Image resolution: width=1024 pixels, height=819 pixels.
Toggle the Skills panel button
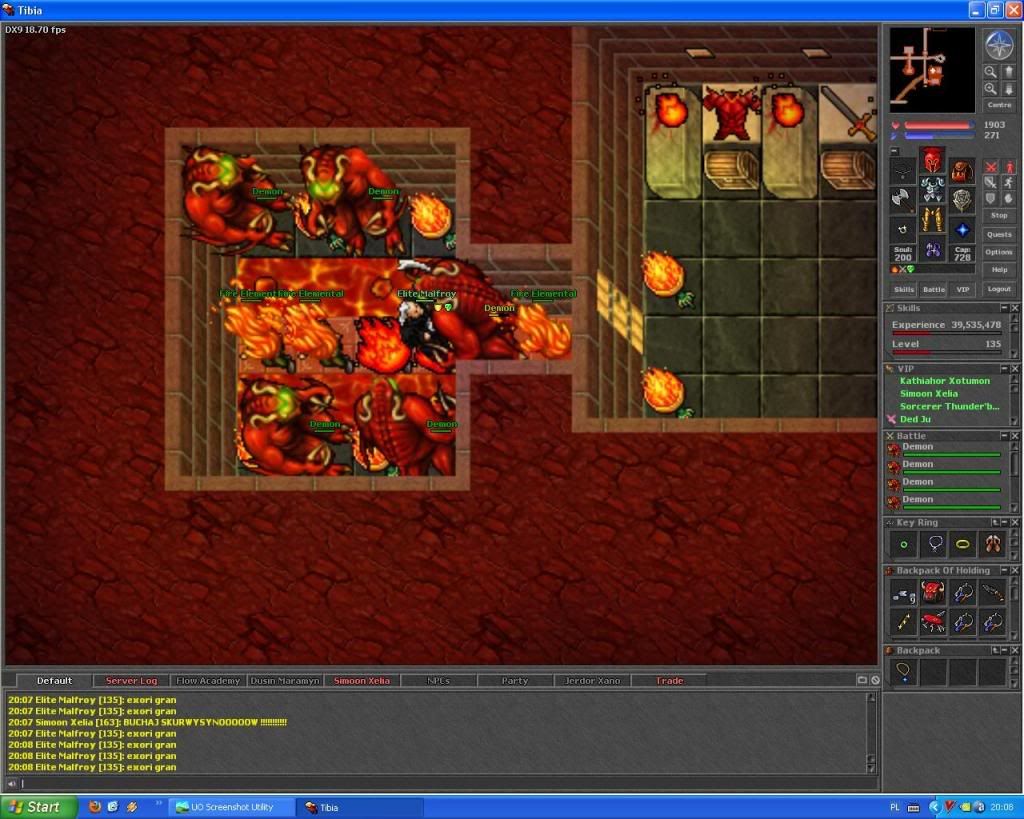coord(904,289)
